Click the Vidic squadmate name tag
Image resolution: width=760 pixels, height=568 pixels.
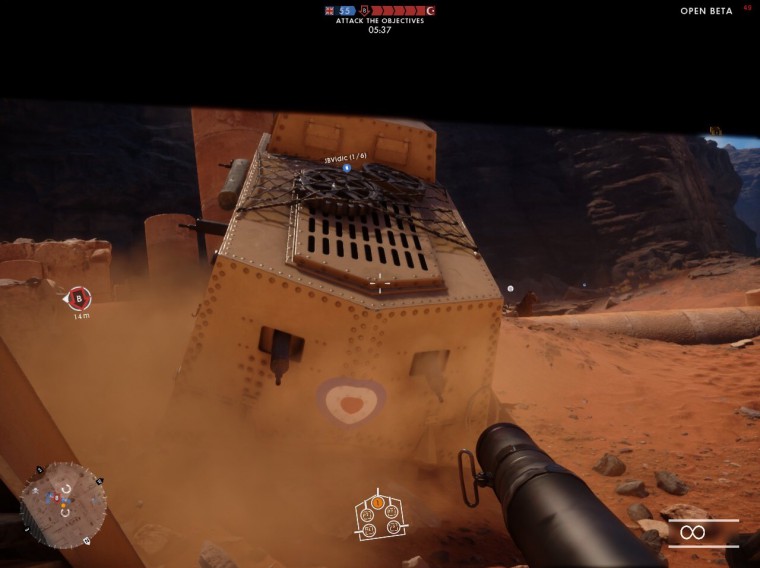click(346, 160)
